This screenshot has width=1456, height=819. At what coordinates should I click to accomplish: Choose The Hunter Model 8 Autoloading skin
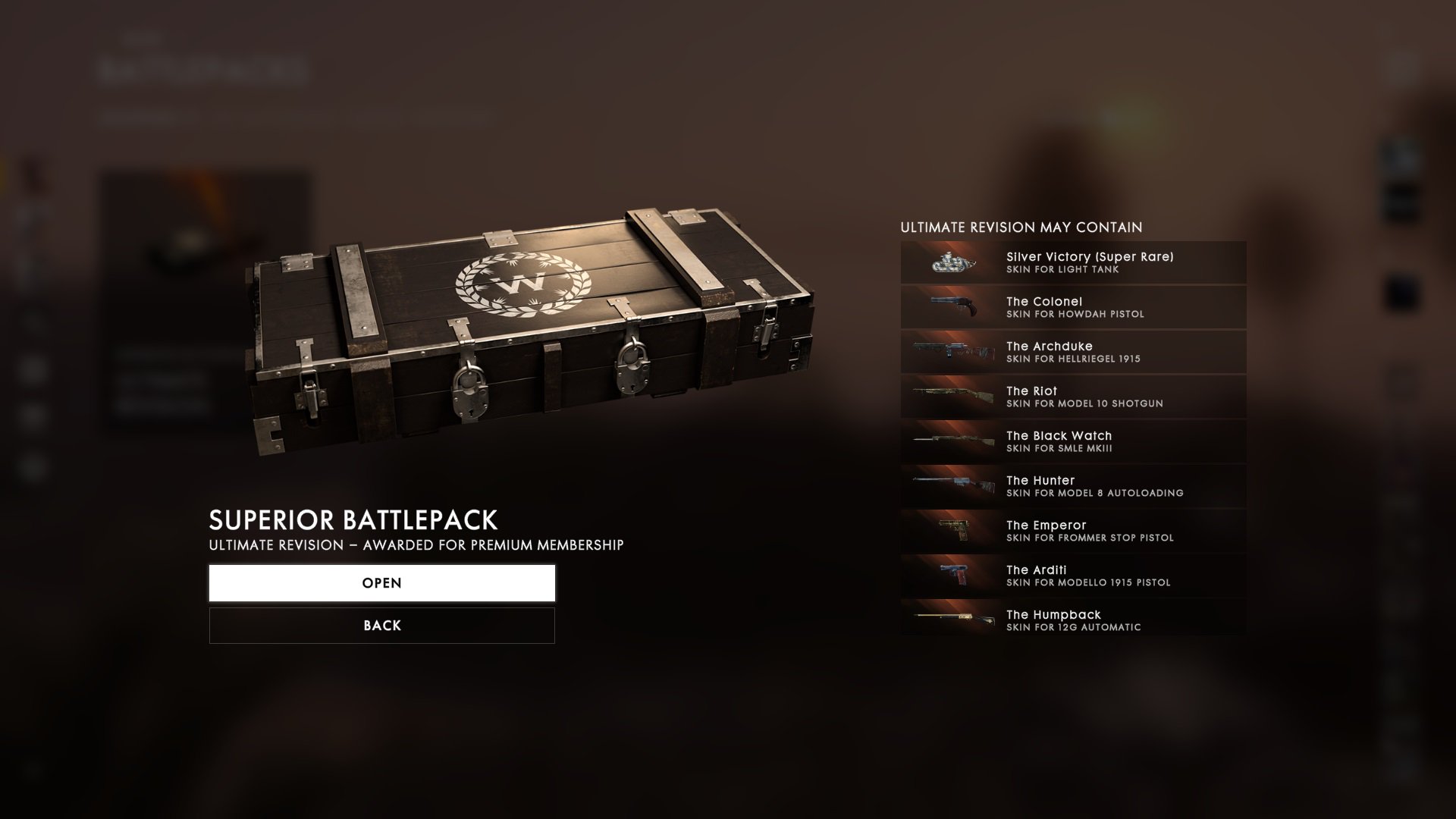pyautogui.click(x=1073, y=486)
